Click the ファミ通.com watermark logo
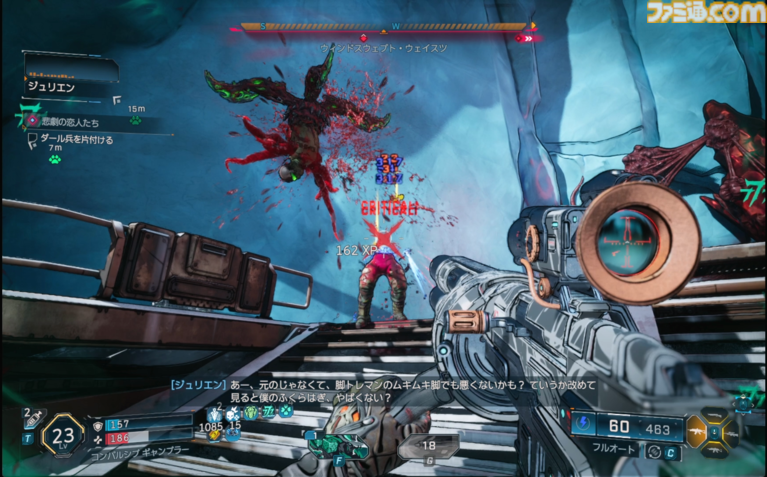The height and width of the screenshot is (477, 767). tap(704, 13)
